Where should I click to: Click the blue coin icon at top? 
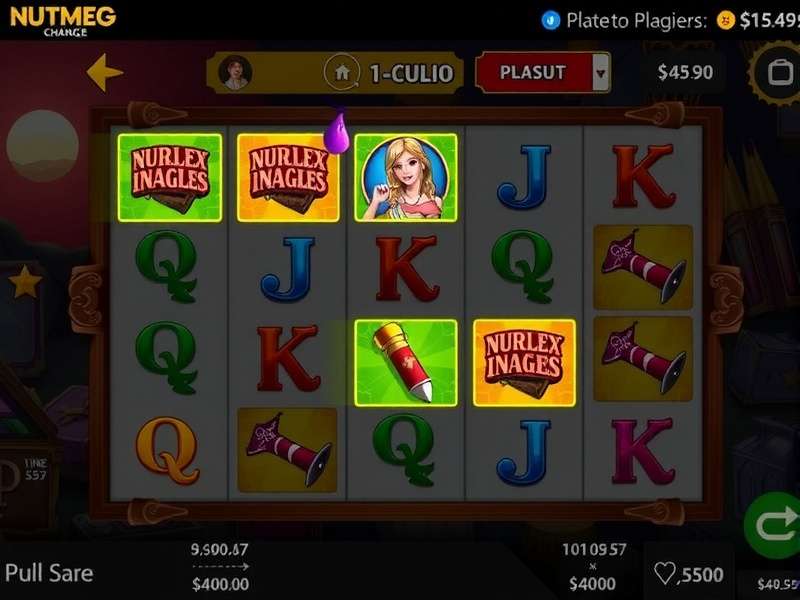pyautogui.click(x=550, y=19)
